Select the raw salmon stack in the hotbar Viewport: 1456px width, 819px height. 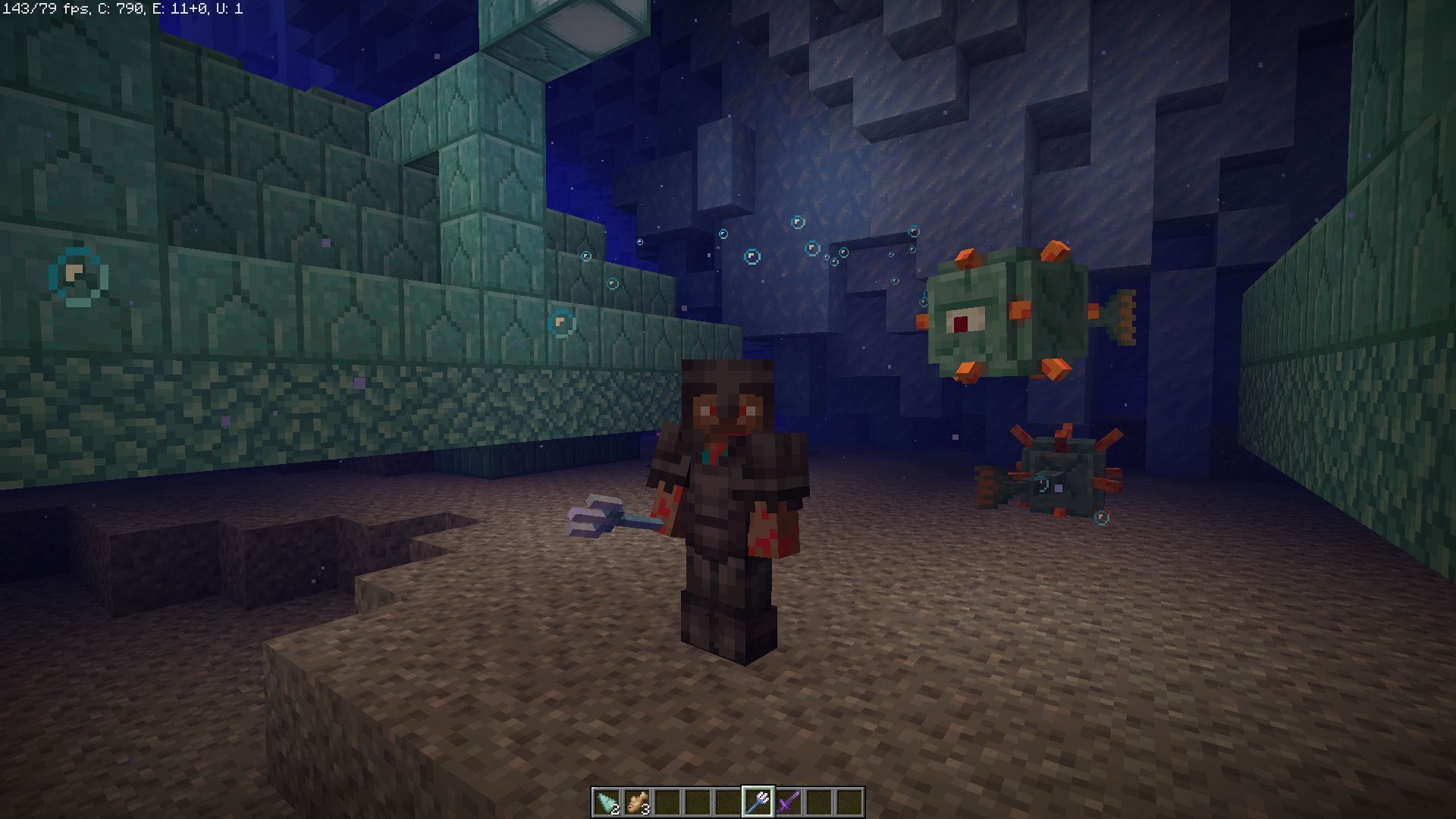click(x=639, y=802)
